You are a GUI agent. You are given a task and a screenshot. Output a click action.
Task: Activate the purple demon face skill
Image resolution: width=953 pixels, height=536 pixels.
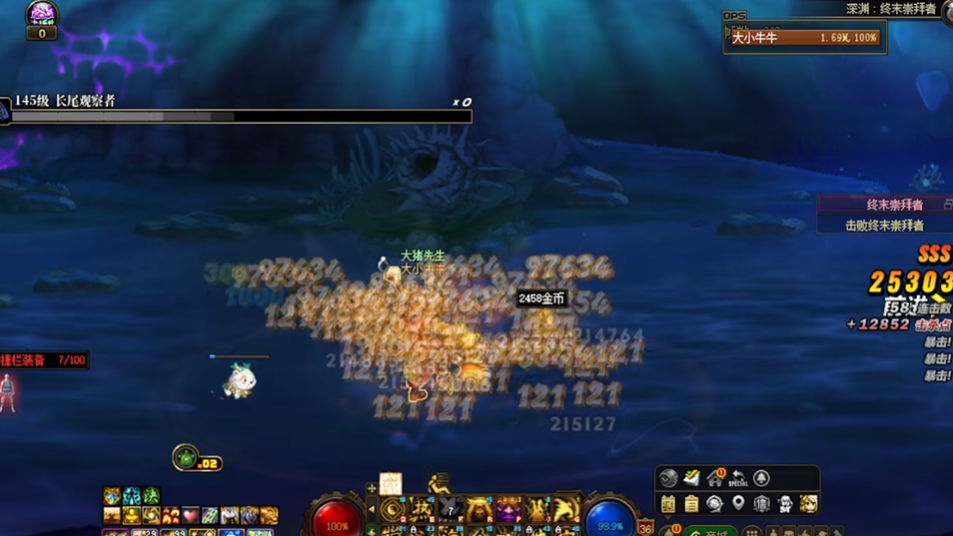click(x=509, y=510)
